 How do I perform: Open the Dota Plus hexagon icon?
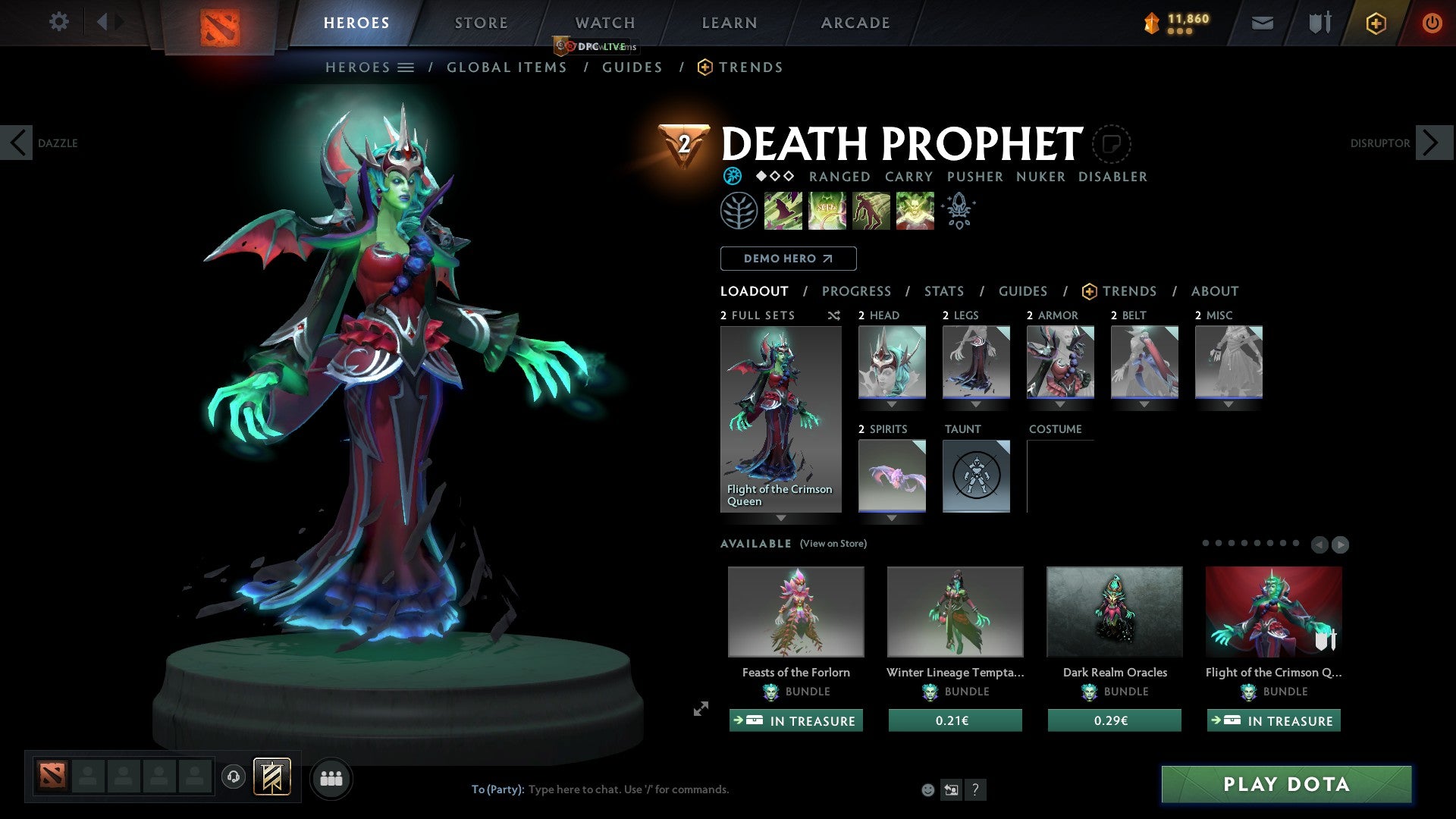pos(1375,22)
